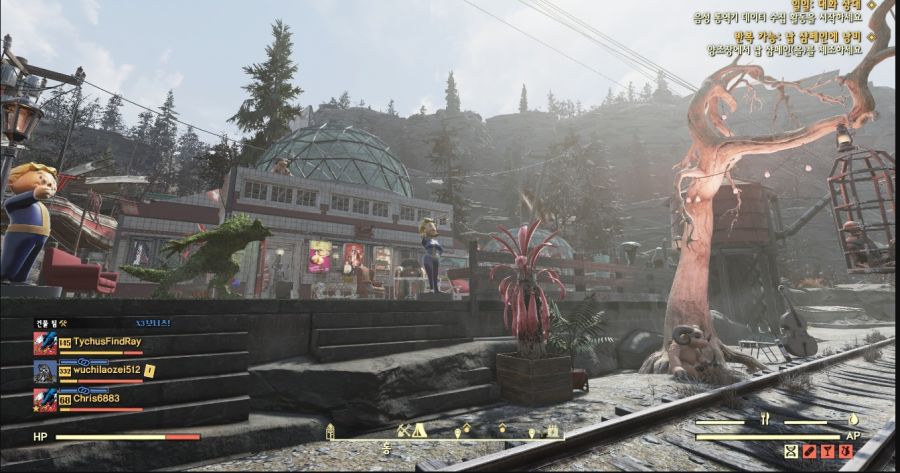
Task: Click the tent camp marker on the compass
Action: 419,430
